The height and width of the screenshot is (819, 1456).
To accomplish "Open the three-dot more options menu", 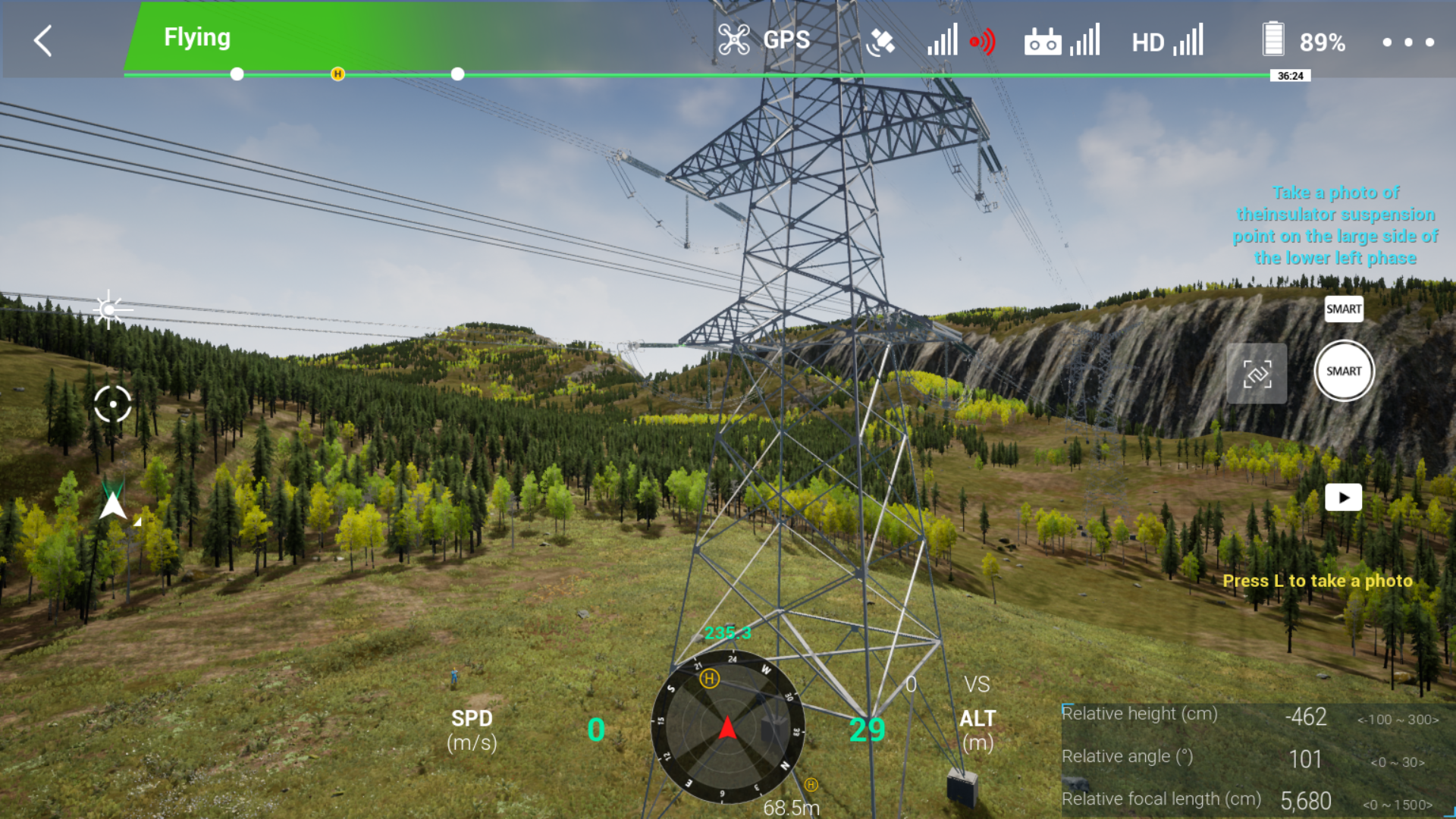I will tap(1407, 42).
